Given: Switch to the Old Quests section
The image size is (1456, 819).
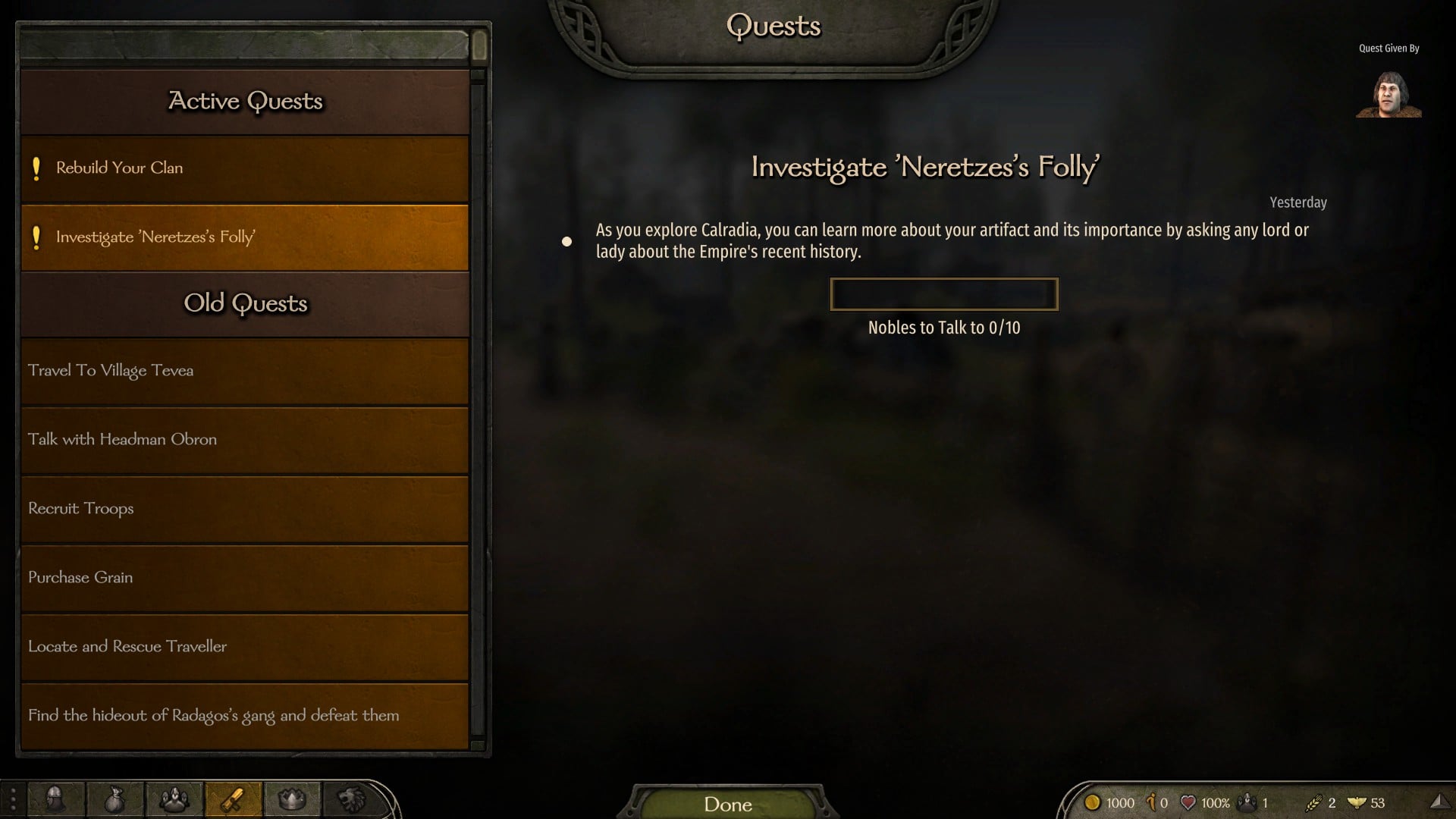Looking at the screenshot, I should [244, 303].
